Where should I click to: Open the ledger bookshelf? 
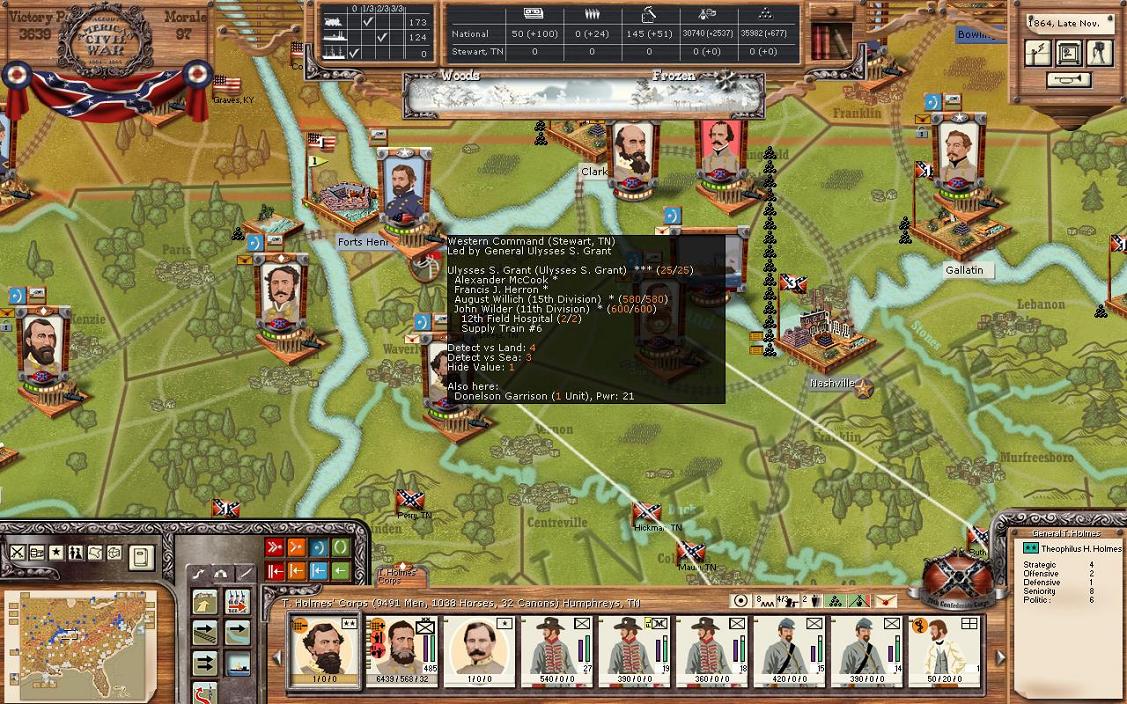coord(826,41)
